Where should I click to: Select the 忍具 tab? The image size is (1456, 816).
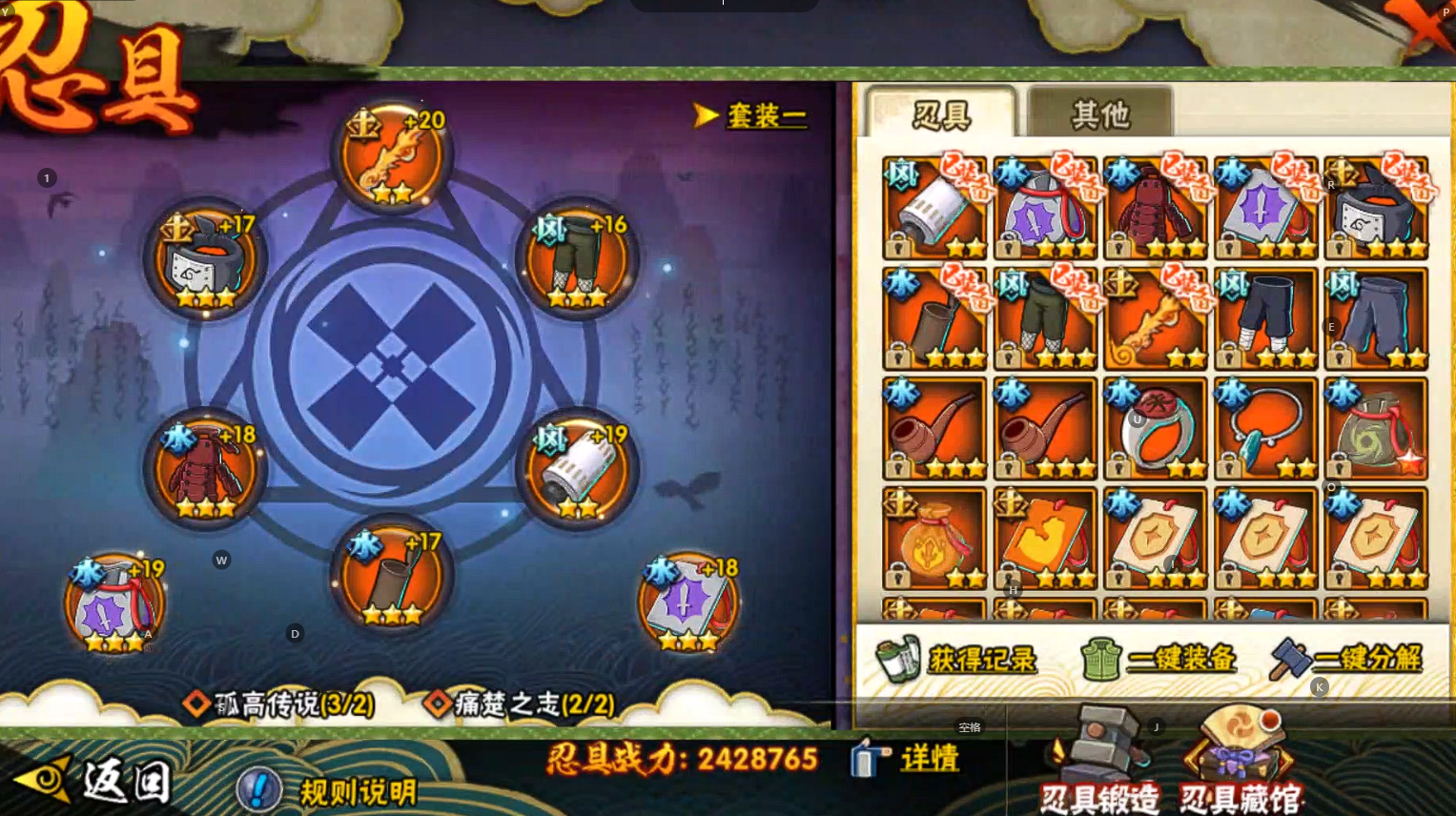pos(941,114)
